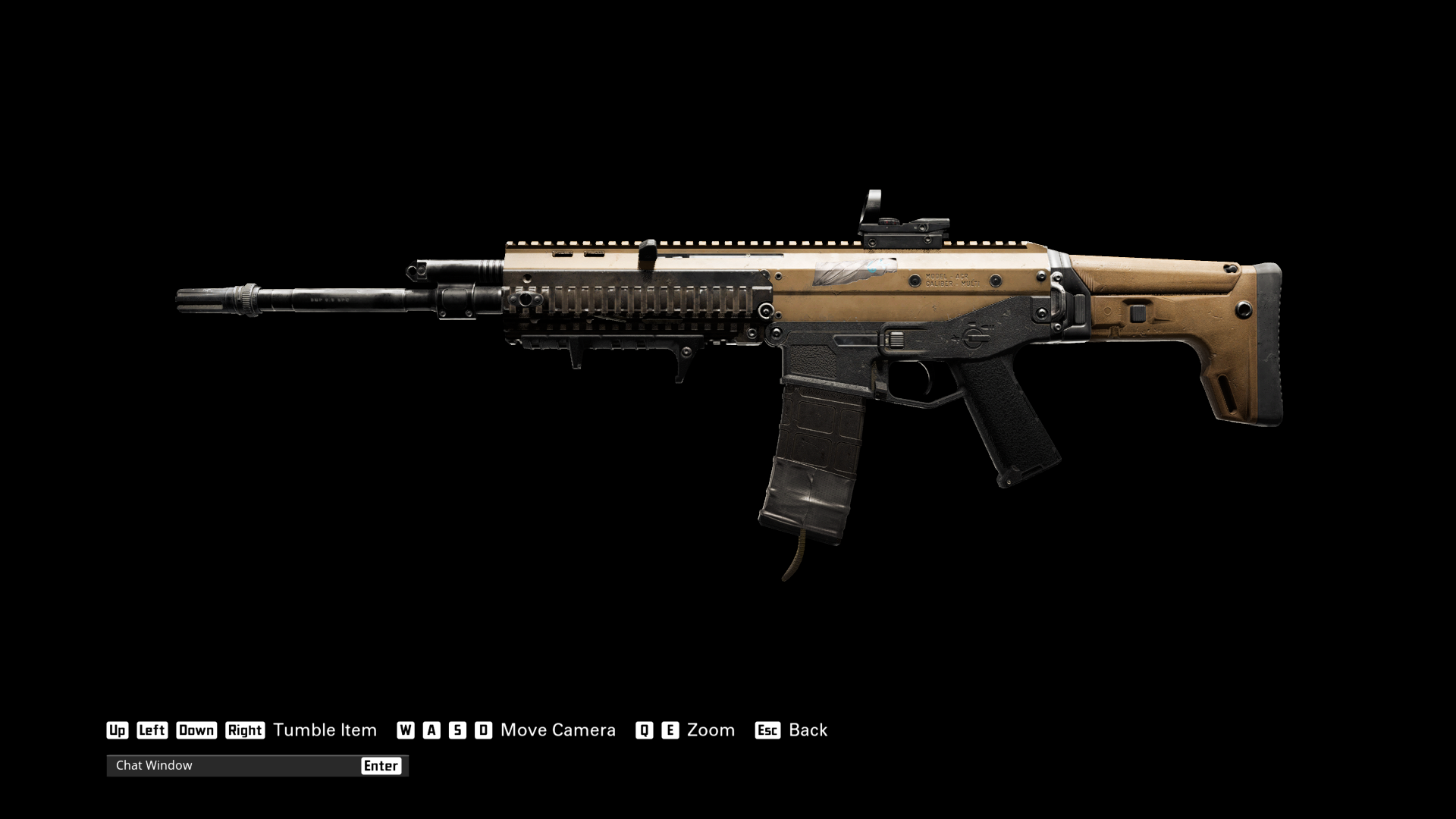The image size is (1456, 819).
Task: Click the Up key icon for Tumble Item
Action: click(x=118, y=730)
